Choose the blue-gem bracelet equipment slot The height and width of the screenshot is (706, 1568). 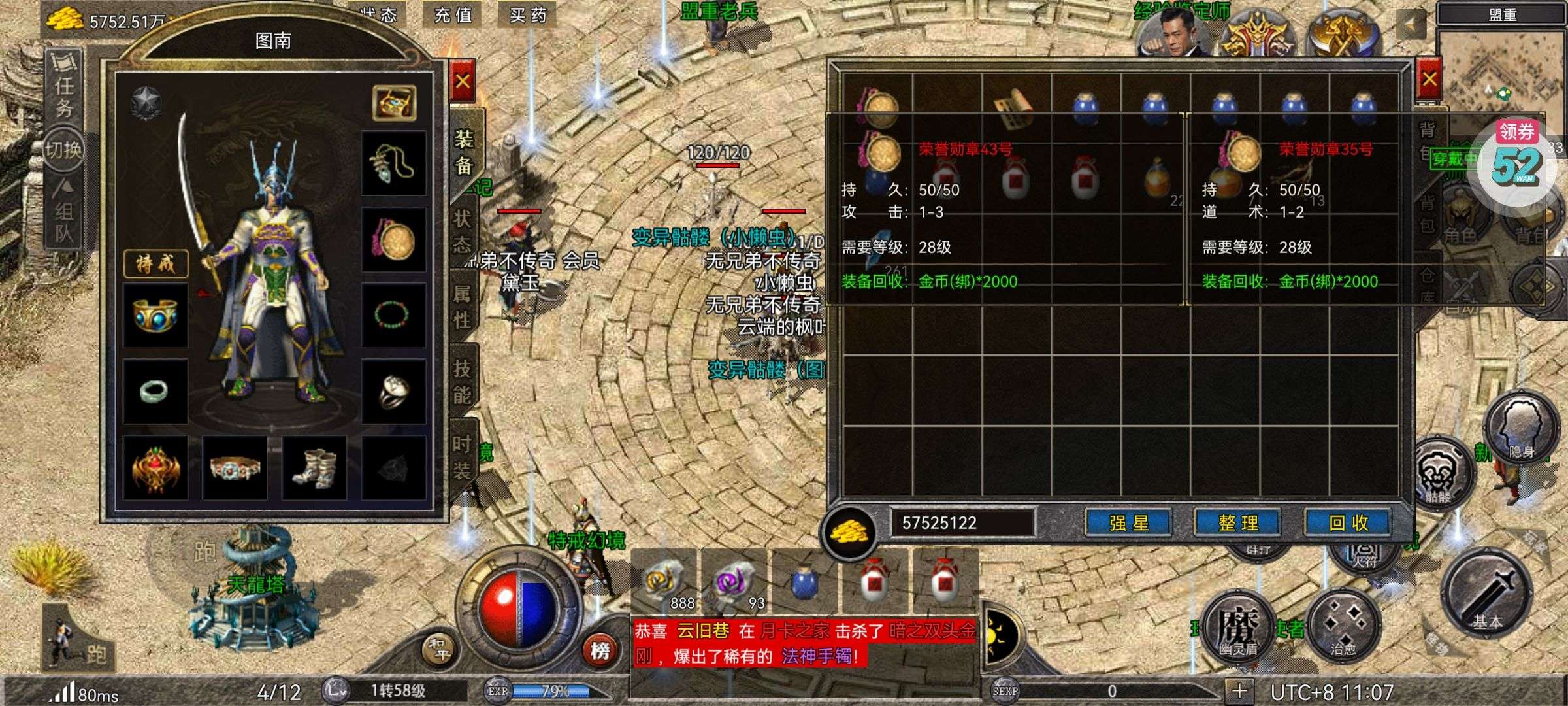[155, 315]
